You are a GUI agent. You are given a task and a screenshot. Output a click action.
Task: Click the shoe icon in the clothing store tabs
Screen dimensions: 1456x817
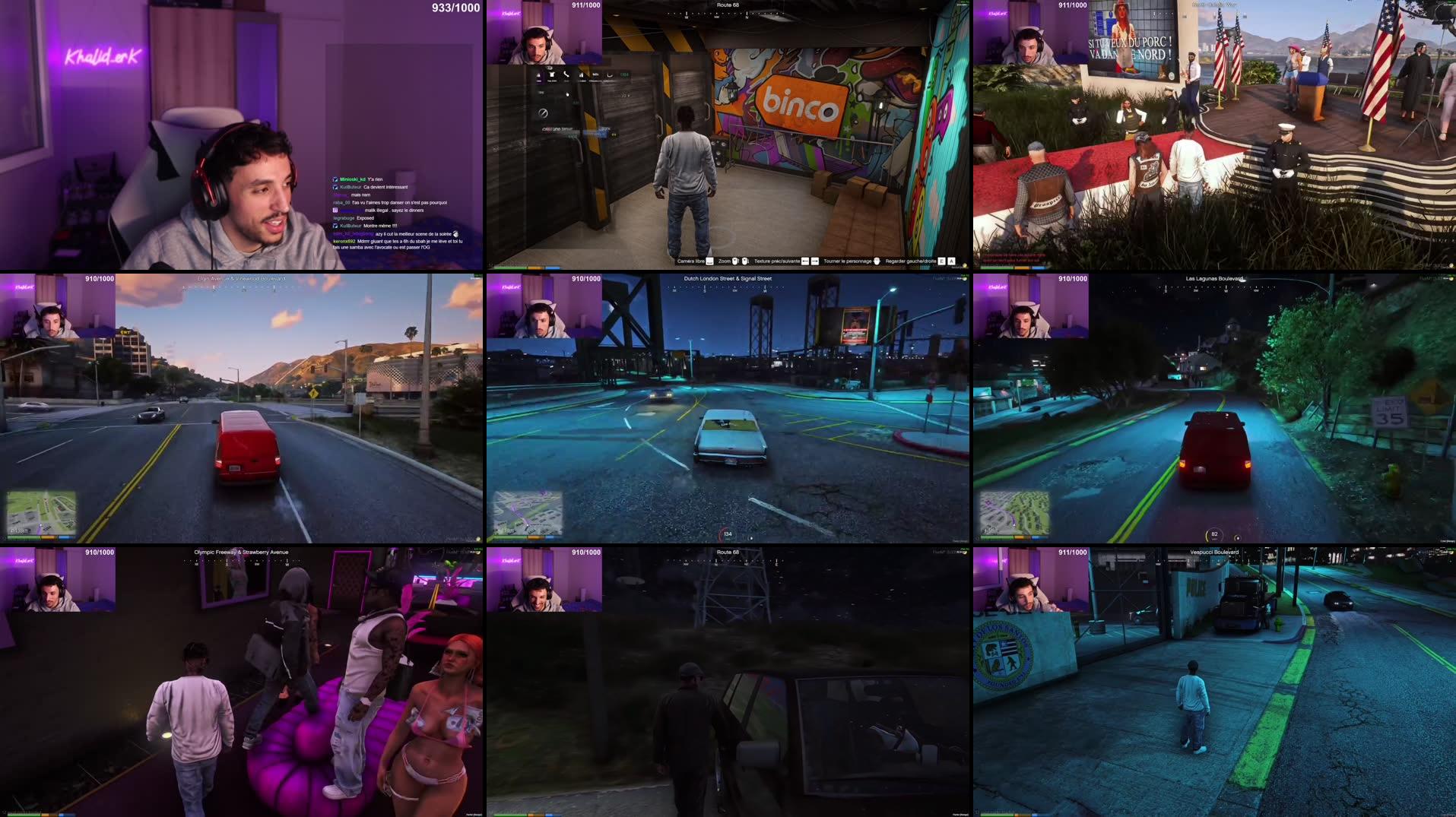[611, 74]
